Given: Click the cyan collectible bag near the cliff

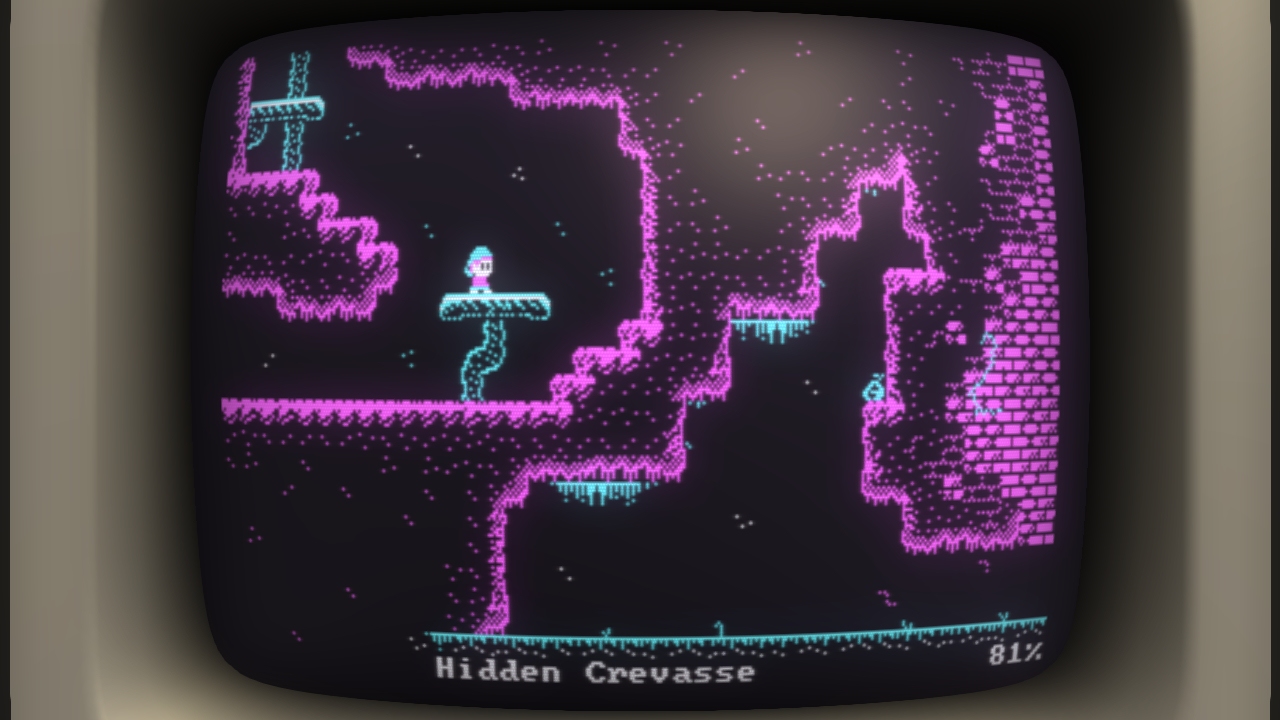Looking at the screenshot, I should coord(872,390).
